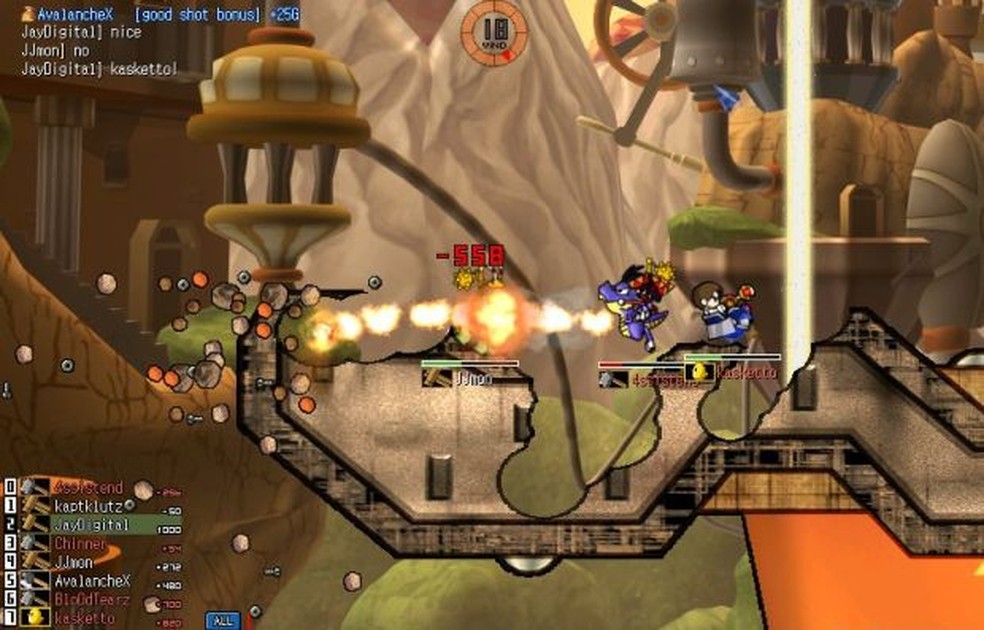This screenshot has height=630, width=984.
Task: Select kaptklutz in the turn order list
Action: pyautogui.click(x=90, y=506)
